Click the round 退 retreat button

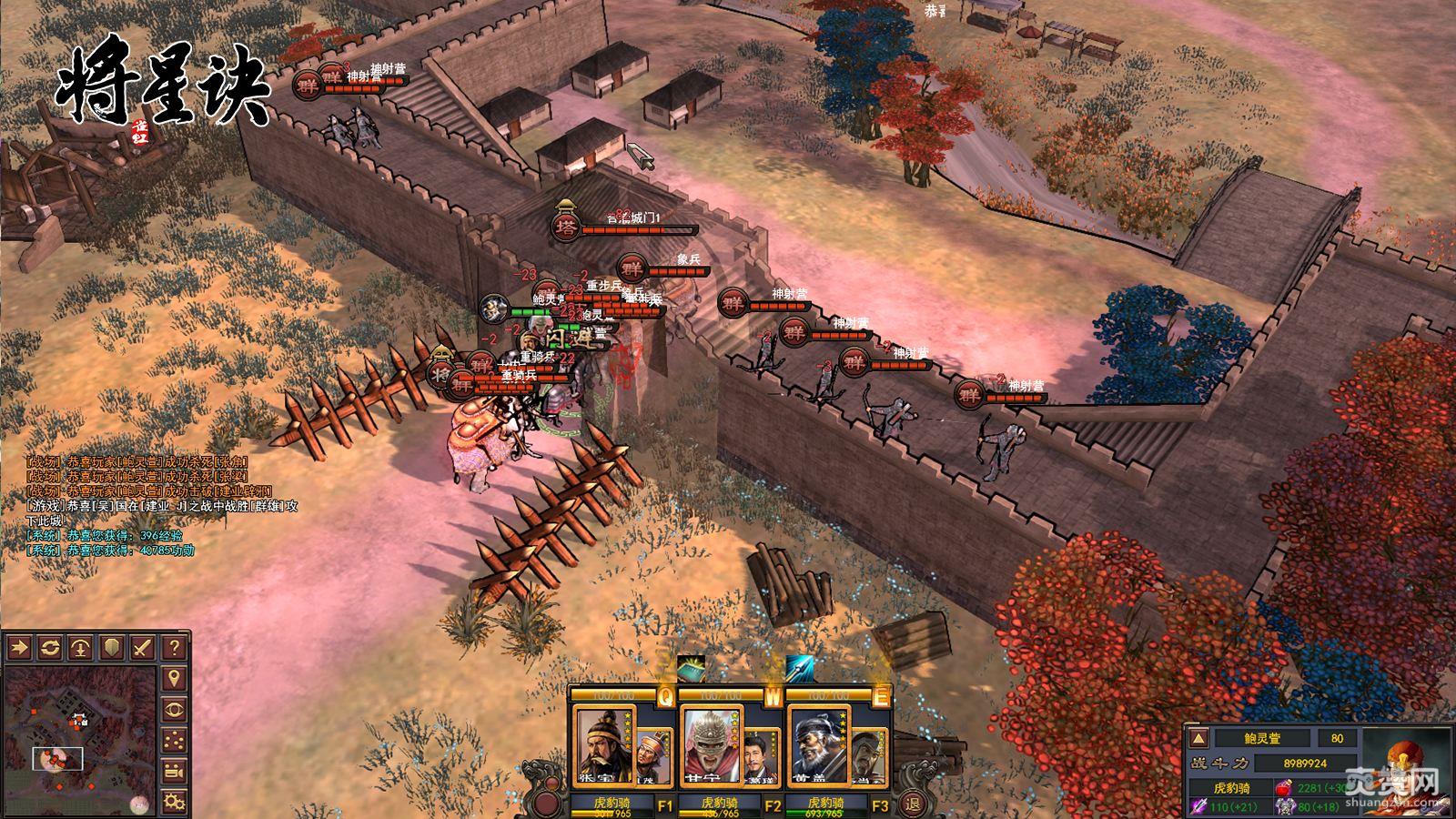click(912, 803)
